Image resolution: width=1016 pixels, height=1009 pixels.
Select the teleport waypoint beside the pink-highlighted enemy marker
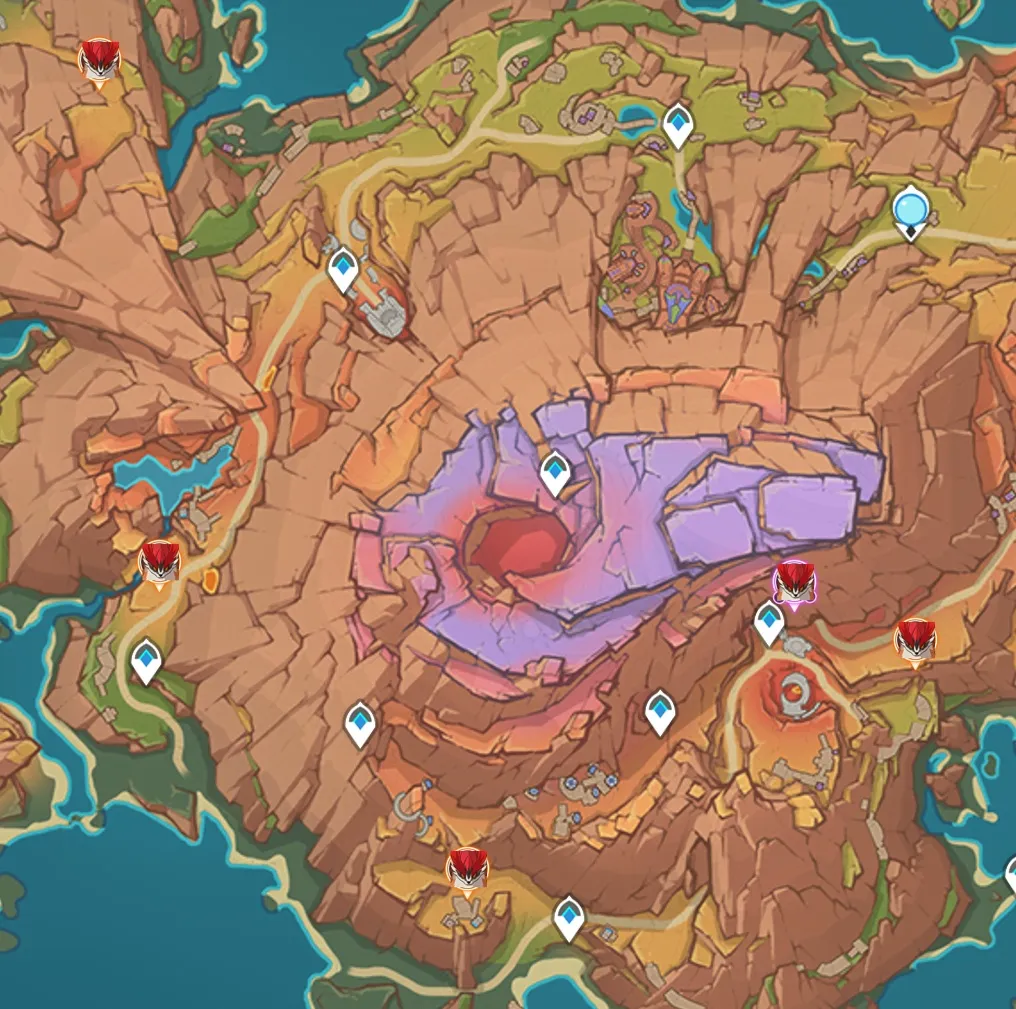point(769,622)
